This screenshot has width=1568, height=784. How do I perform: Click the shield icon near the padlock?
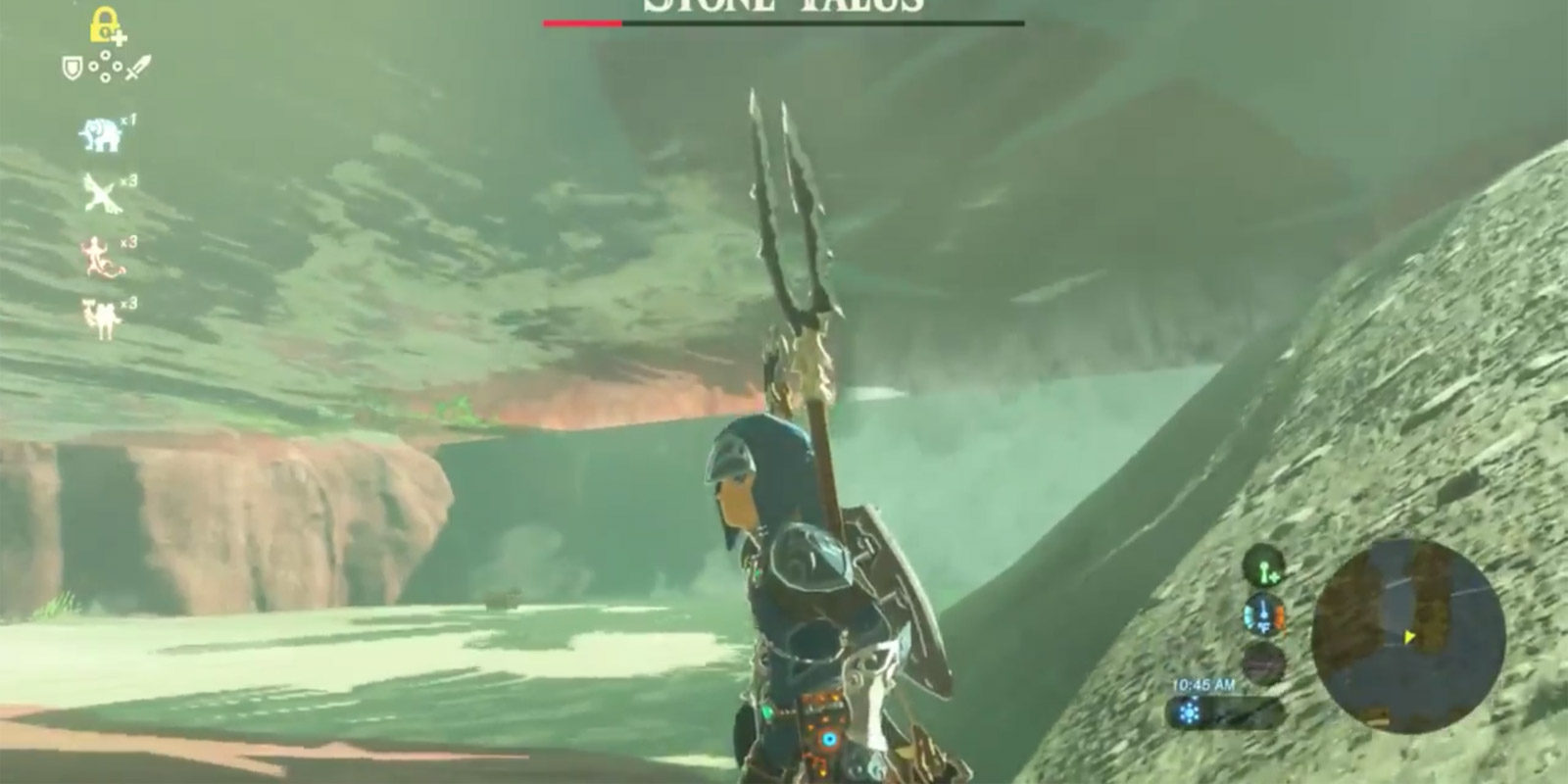pos(72,67)
